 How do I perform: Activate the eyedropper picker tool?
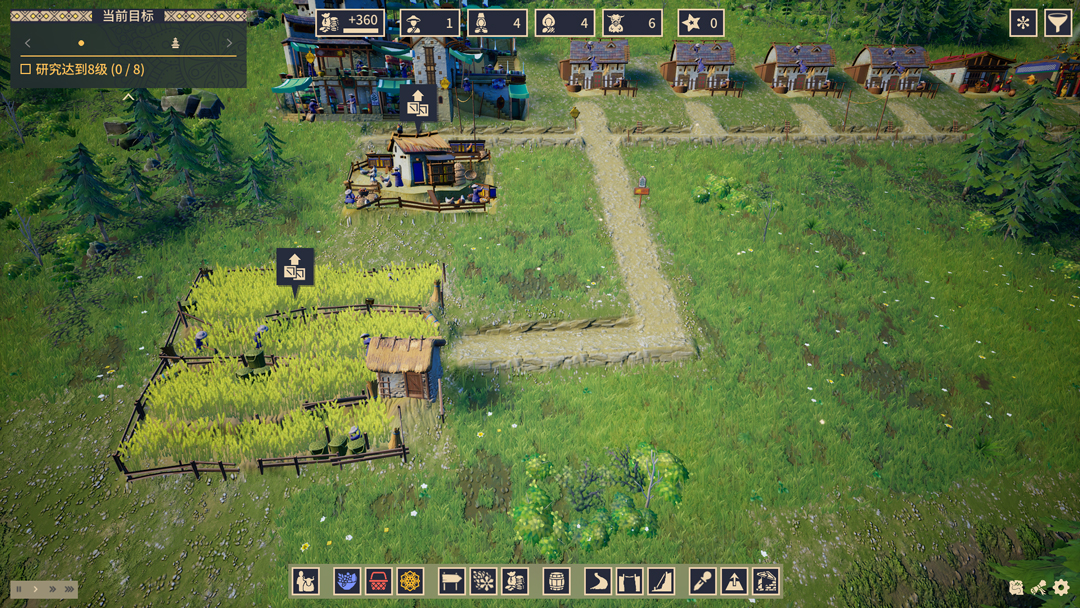(x=703, y=581)
